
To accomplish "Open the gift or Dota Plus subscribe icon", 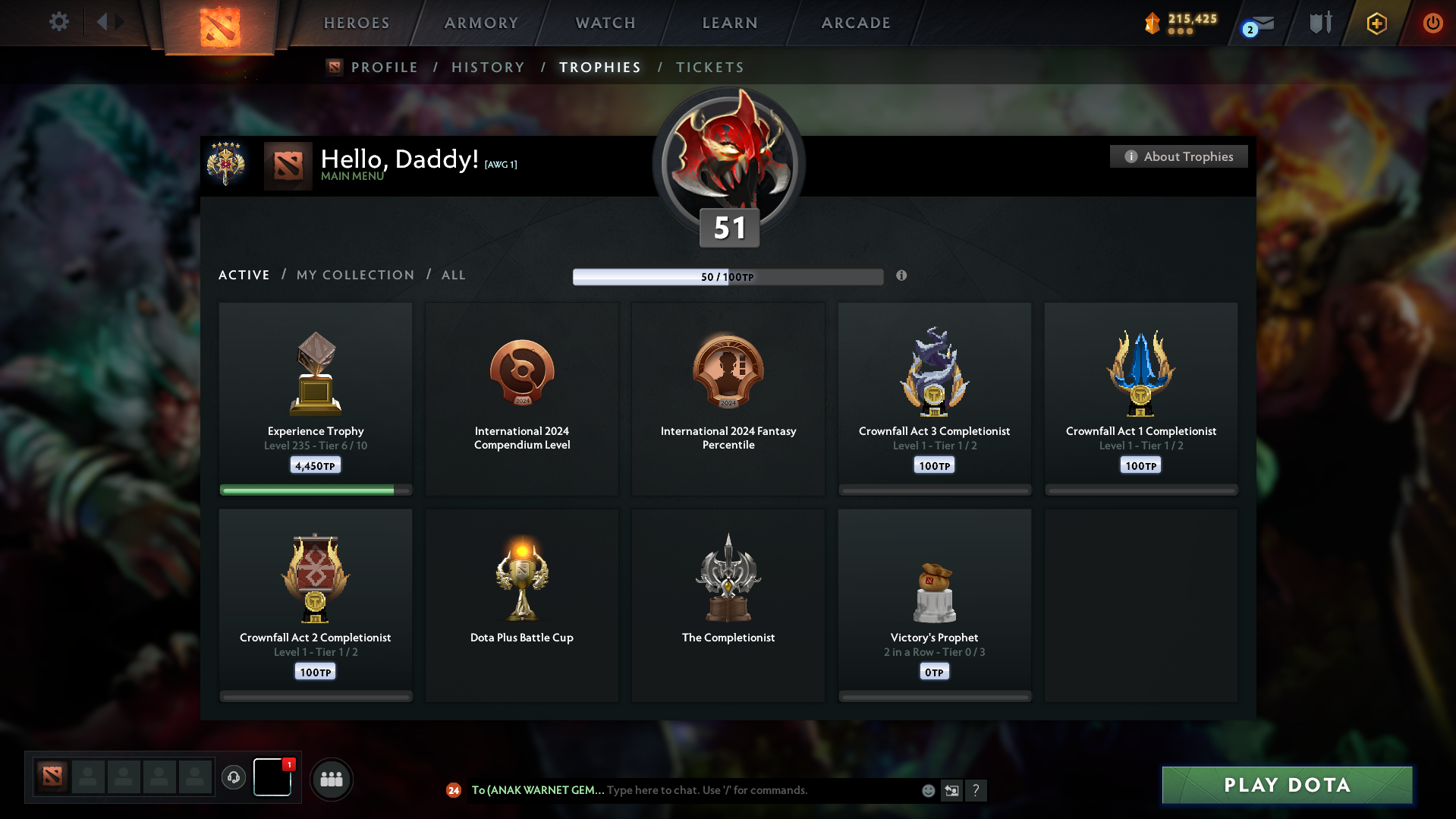I will [x=1376, y=23].
